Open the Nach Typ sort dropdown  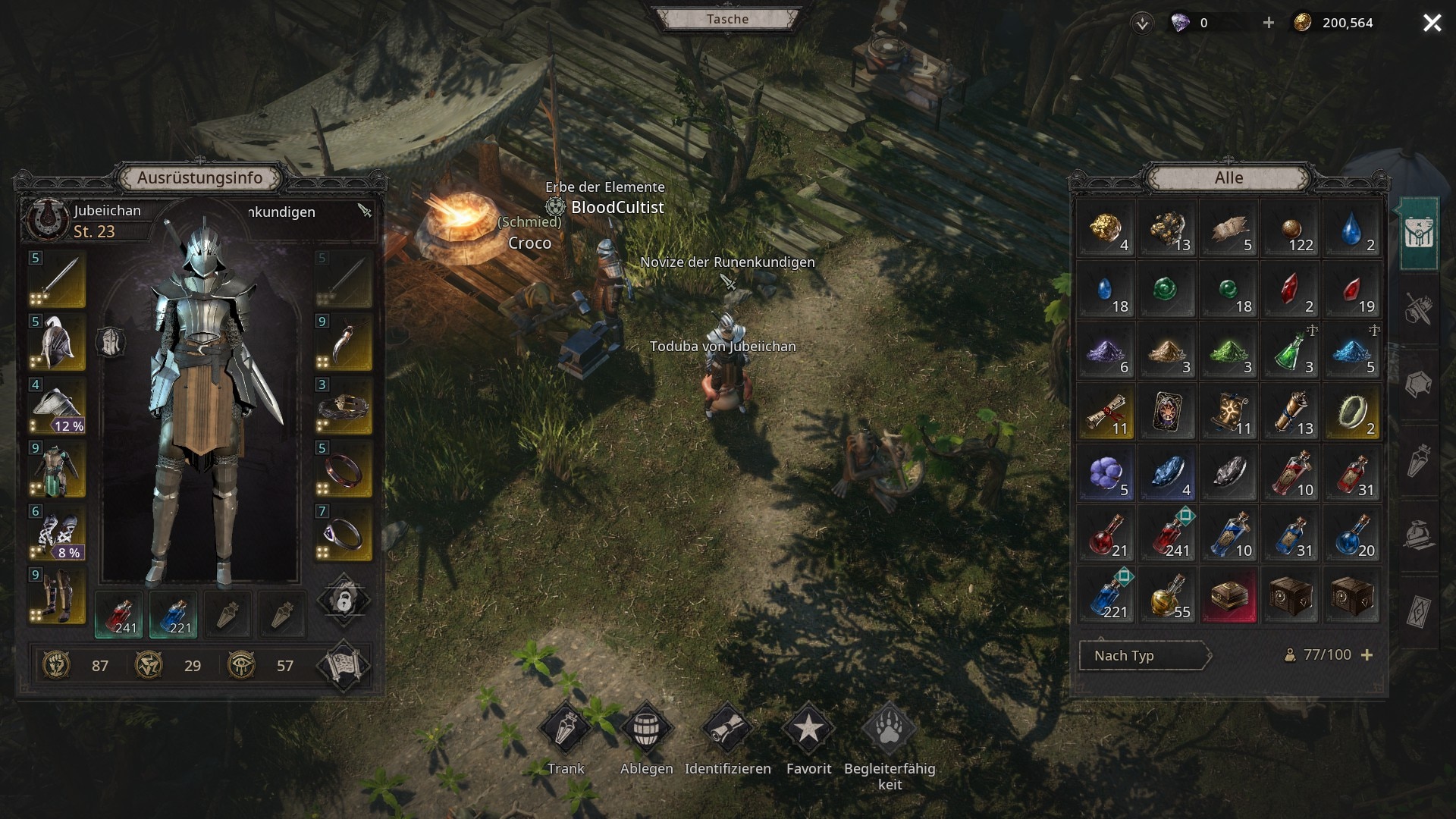[1144, 656]
